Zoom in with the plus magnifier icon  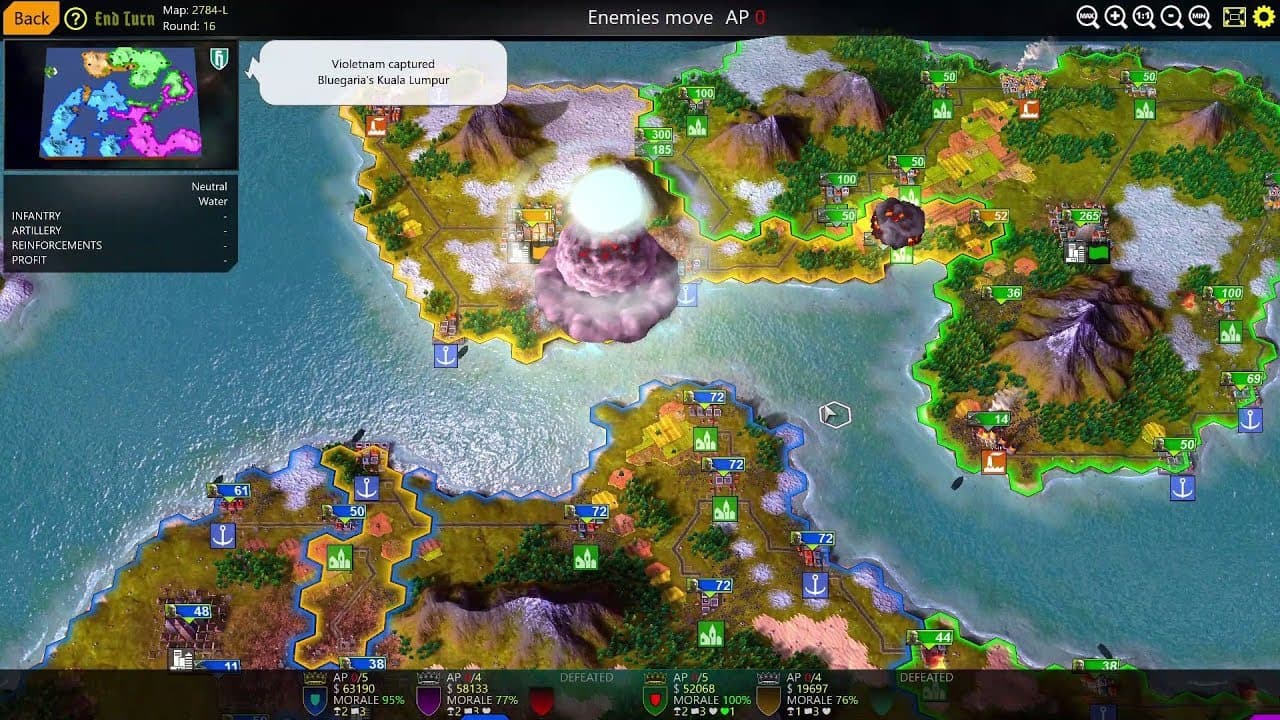click(x=1113, y=16)
